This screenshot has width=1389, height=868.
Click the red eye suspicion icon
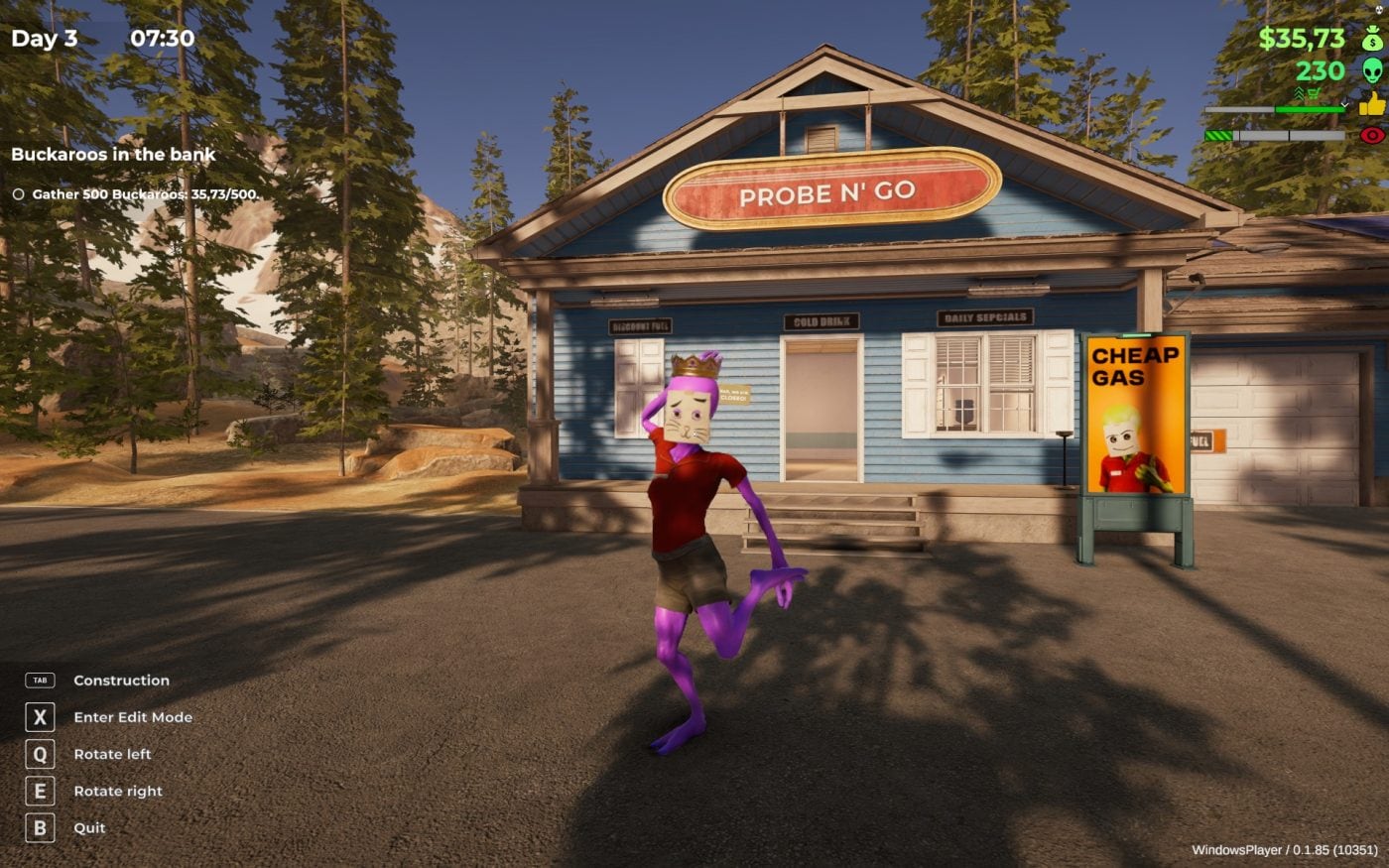[x=1372, y=135]
